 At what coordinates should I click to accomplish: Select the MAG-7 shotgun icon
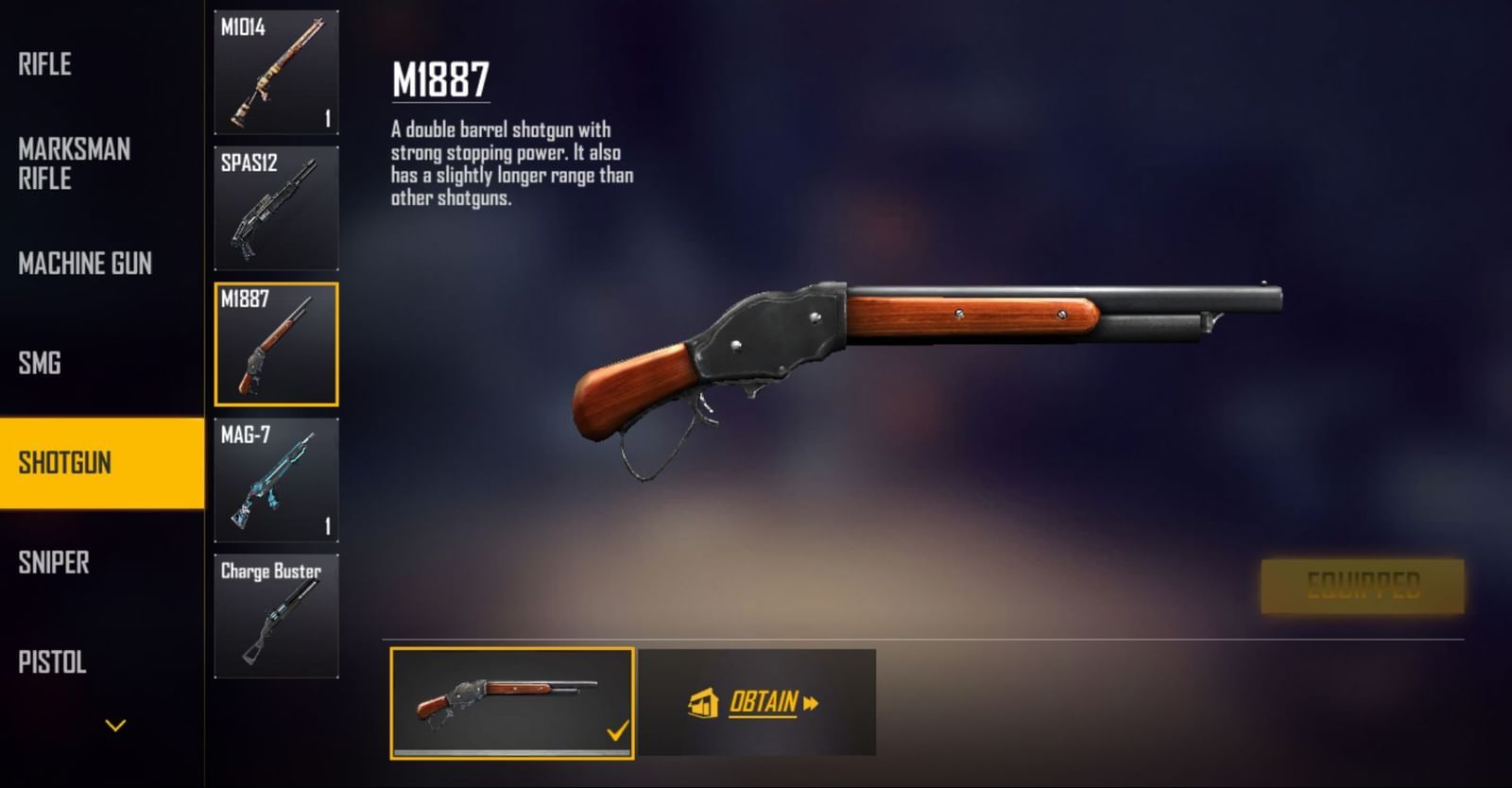click(276, 482)
